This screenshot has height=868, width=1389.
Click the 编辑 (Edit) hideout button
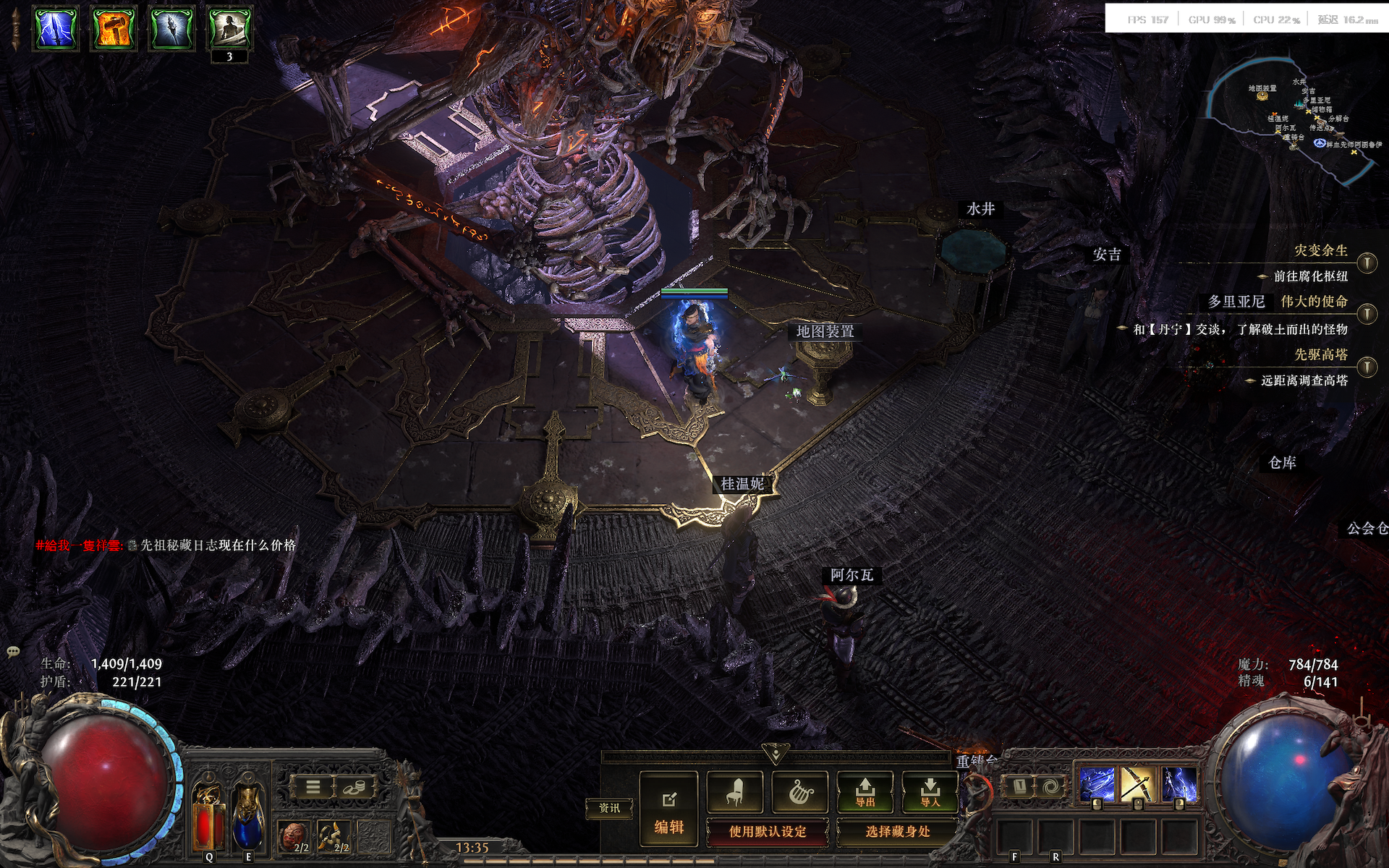(x=668, y=809)
